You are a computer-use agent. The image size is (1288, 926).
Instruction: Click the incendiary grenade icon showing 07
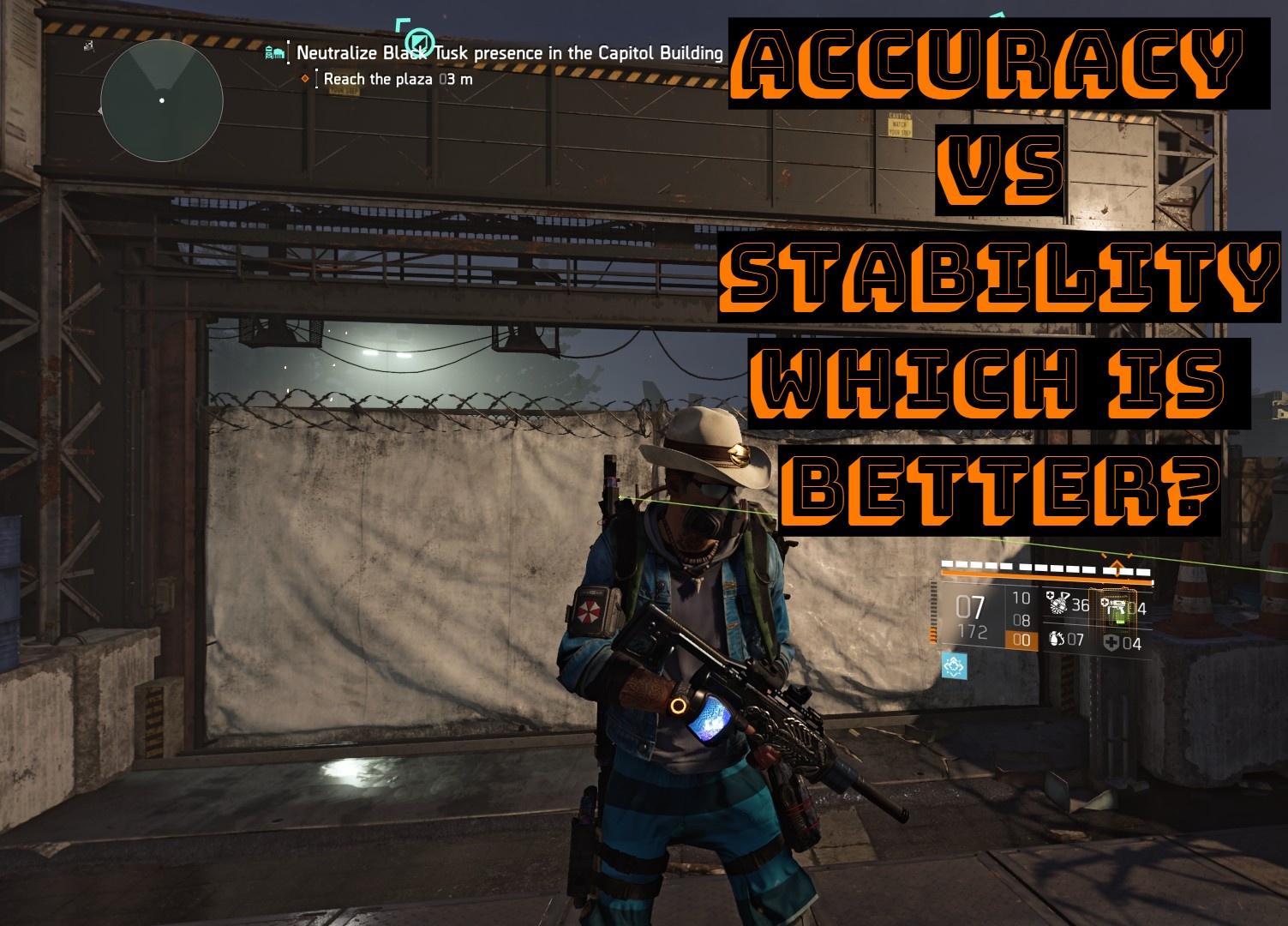(x=1057, y=639)
